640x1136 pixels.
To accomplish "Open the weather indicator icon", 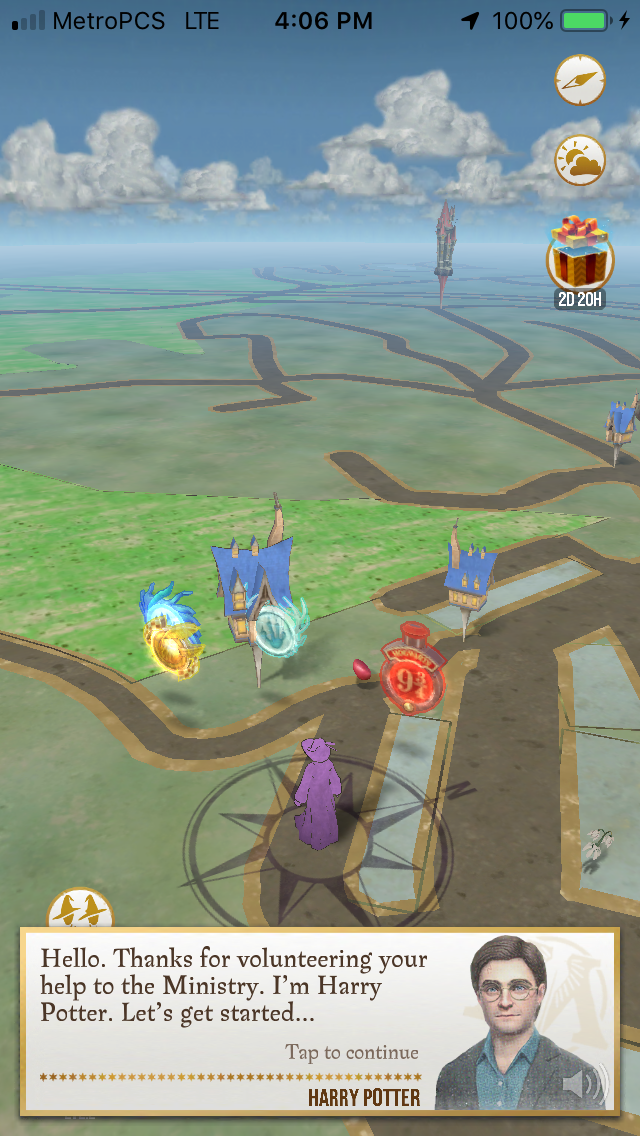I will coord(580,161).
